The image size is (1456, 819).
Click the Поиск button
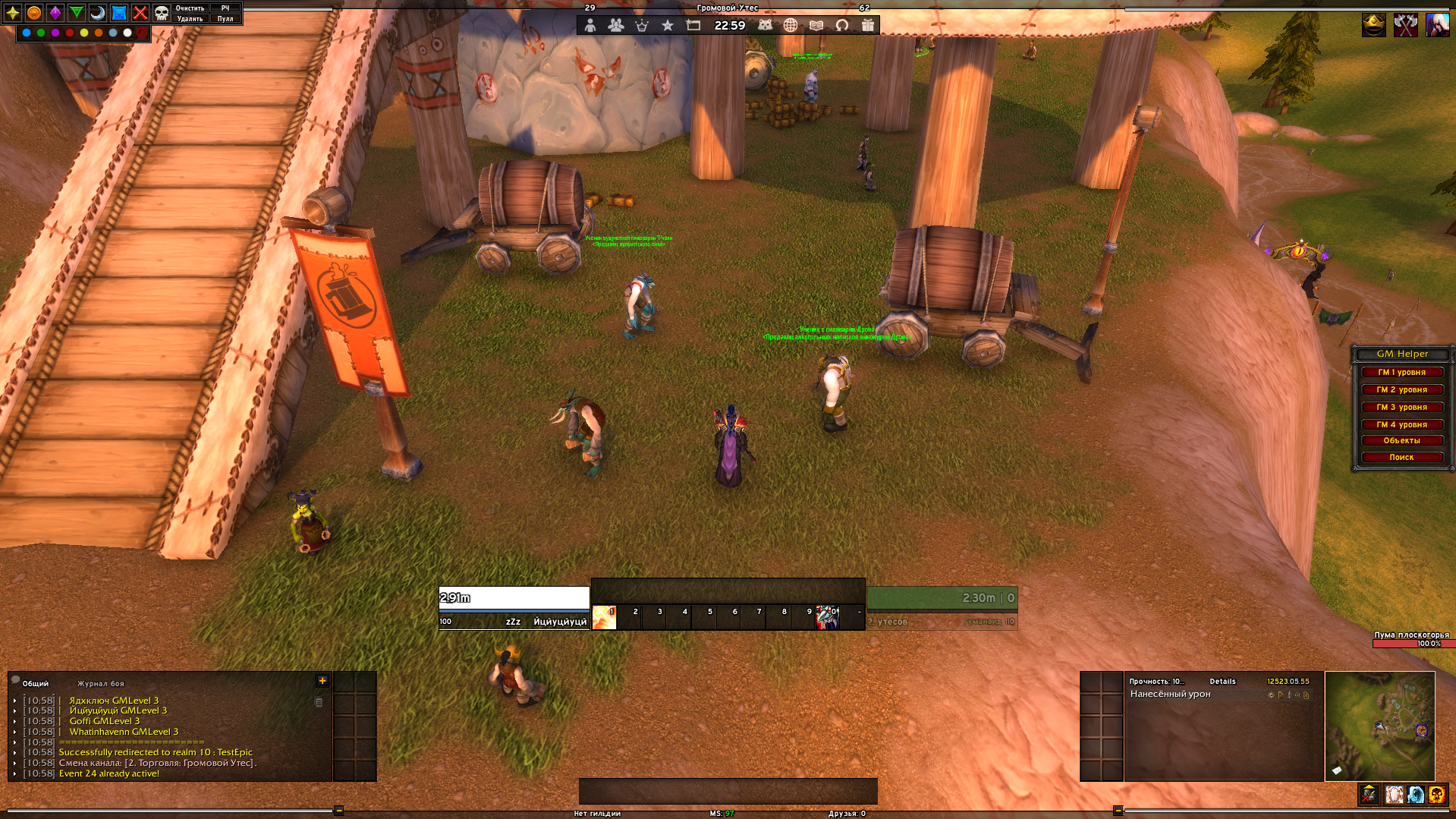[1401, 458]
